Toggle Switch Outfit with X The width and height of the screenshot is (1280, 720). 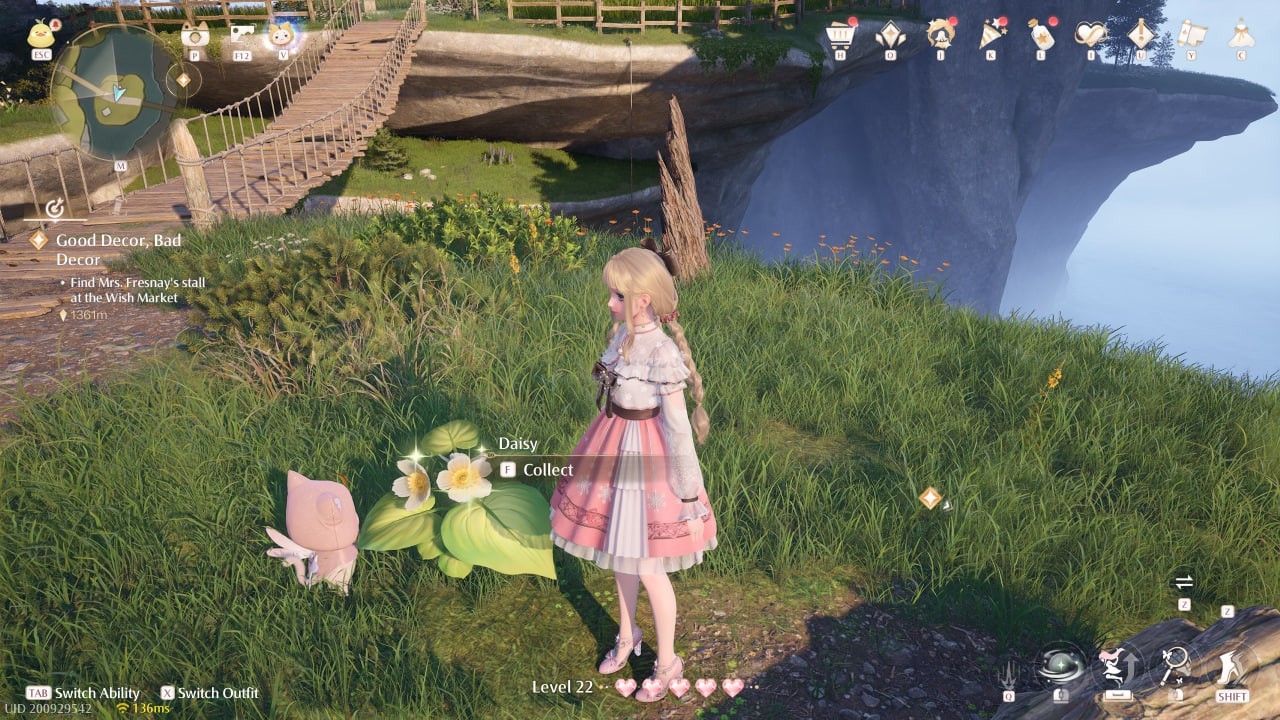170,693
